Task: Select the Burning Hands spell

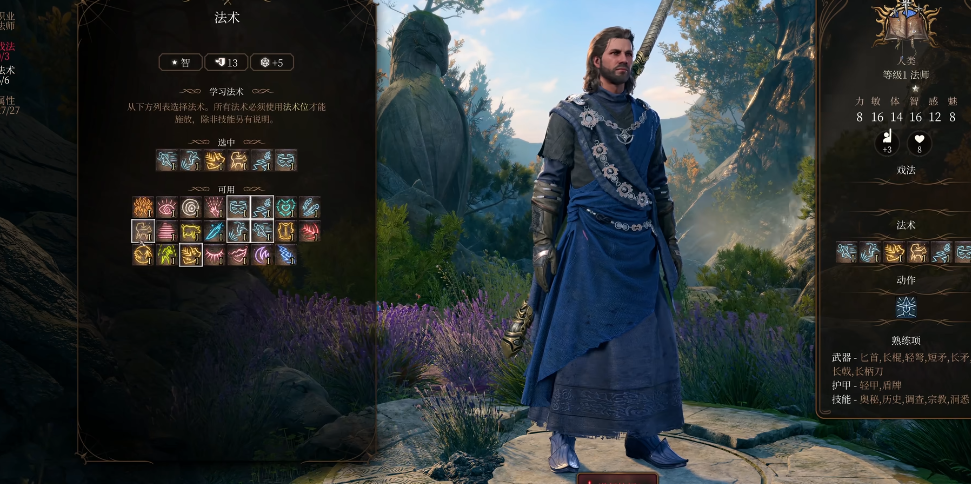Action: click(x=143, y=207)
